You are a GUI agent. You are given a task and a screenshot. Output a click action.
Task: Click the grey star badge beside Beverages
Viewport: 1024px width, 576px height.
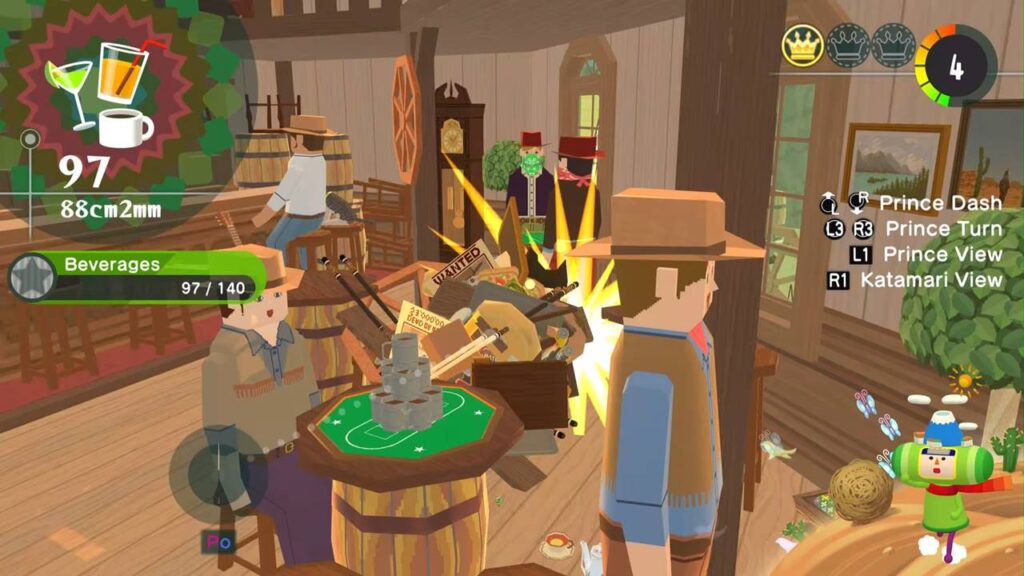point(30,277)
